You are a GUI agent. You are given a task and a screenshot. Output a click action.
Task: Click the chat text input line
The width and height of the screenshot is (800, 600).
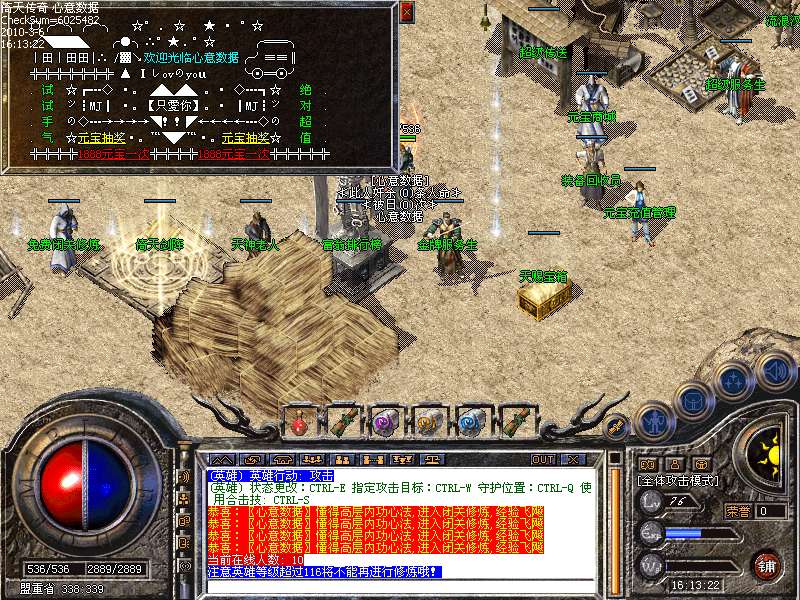[x=400, y=586]
